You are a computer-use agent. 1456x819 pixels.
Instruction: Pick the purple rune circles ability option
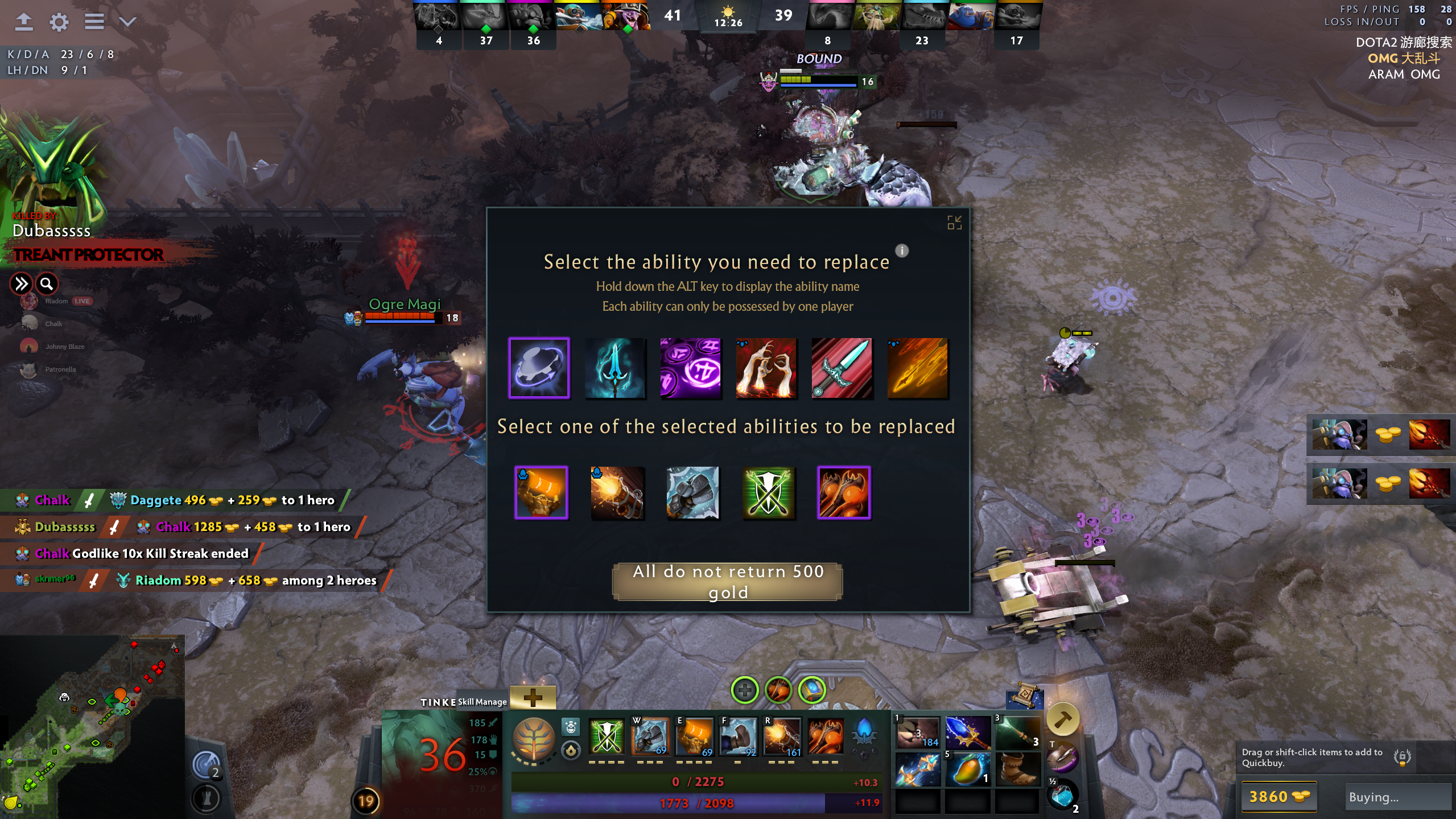click(x=690, y=368)
